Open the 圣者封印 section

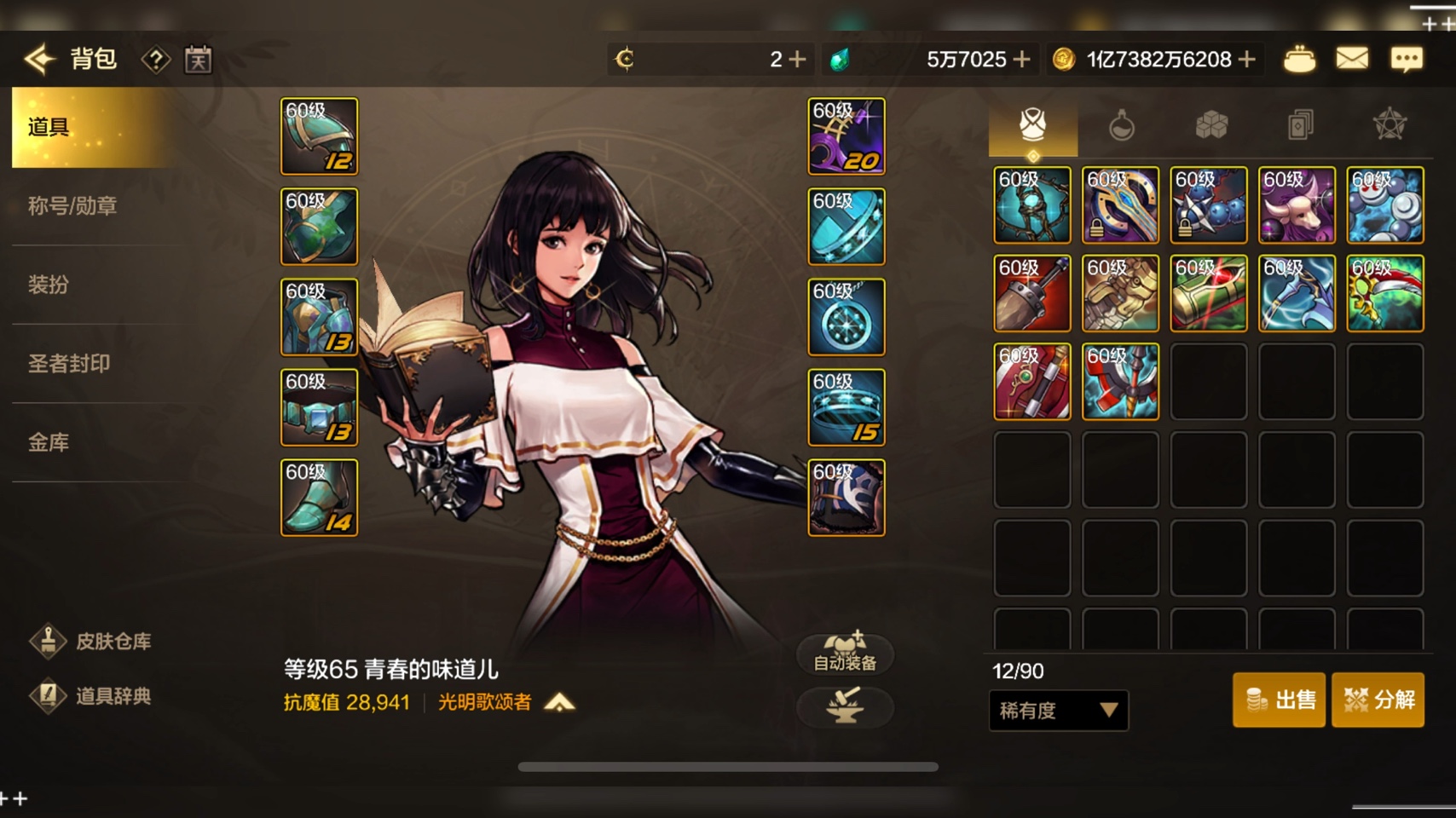(x=69, y=364)
